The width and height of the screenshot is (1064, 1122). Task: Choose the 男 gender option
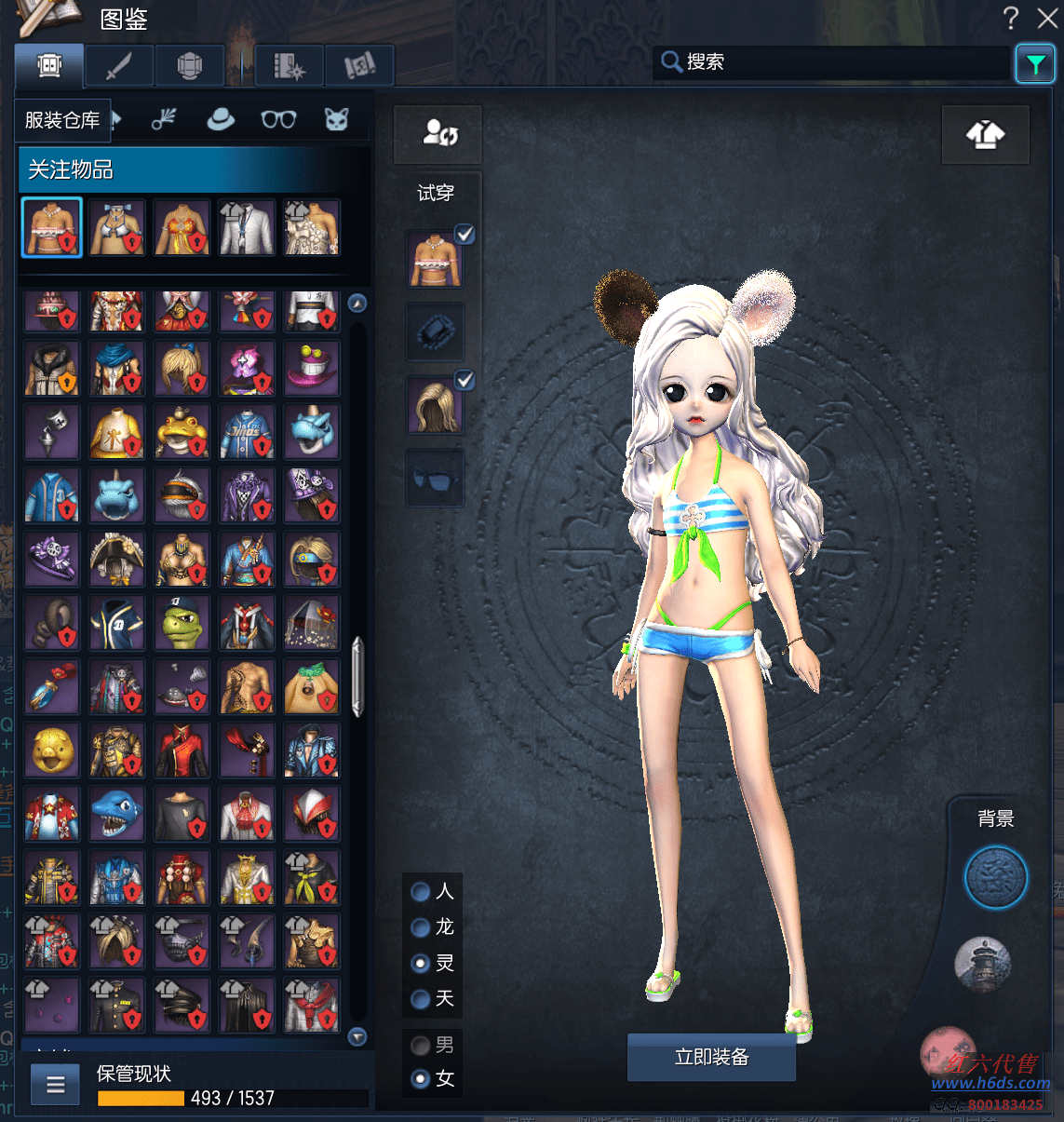click(421, 1045)
